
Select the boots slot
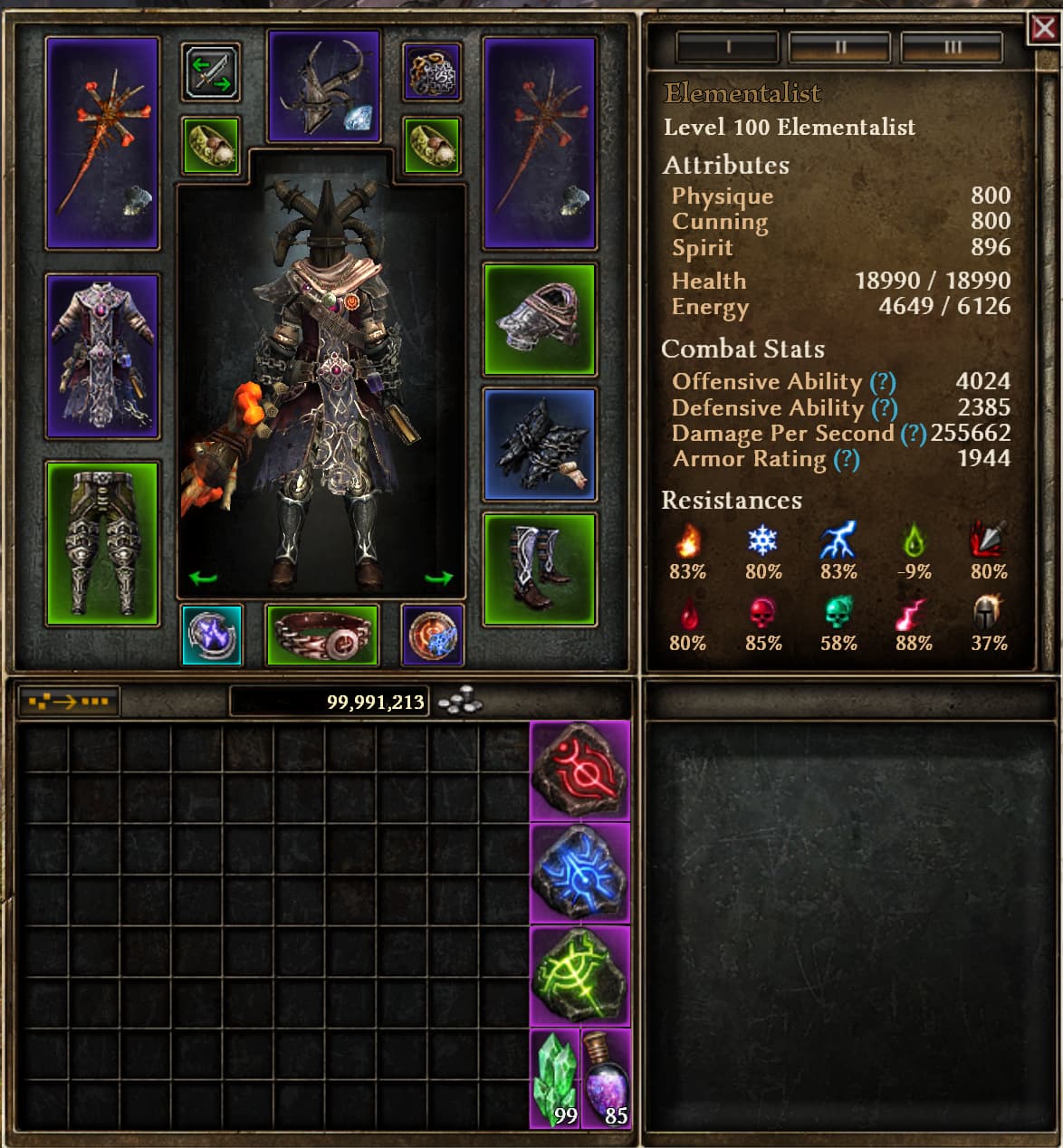pos(540,569)
